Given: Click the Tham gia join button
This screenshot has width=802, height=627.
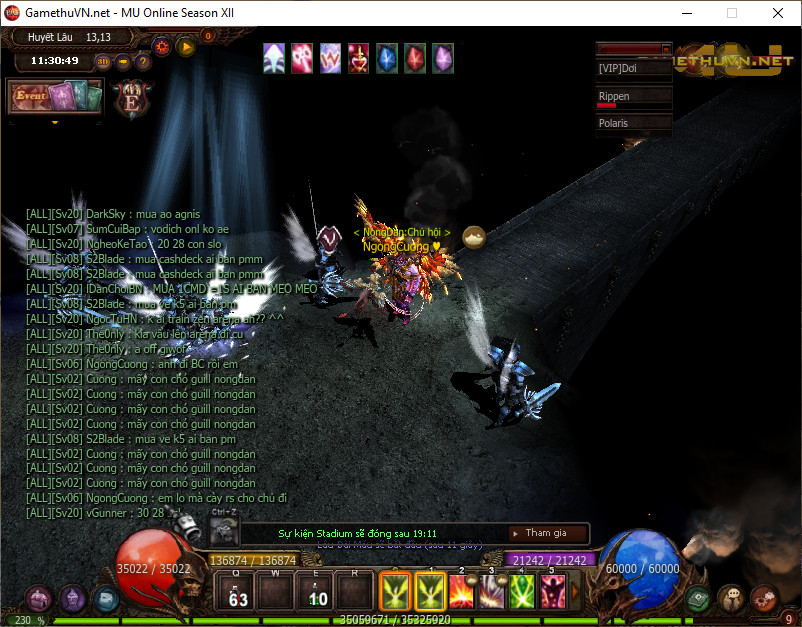Looking at the screenshot, I should tap(546, 534).
